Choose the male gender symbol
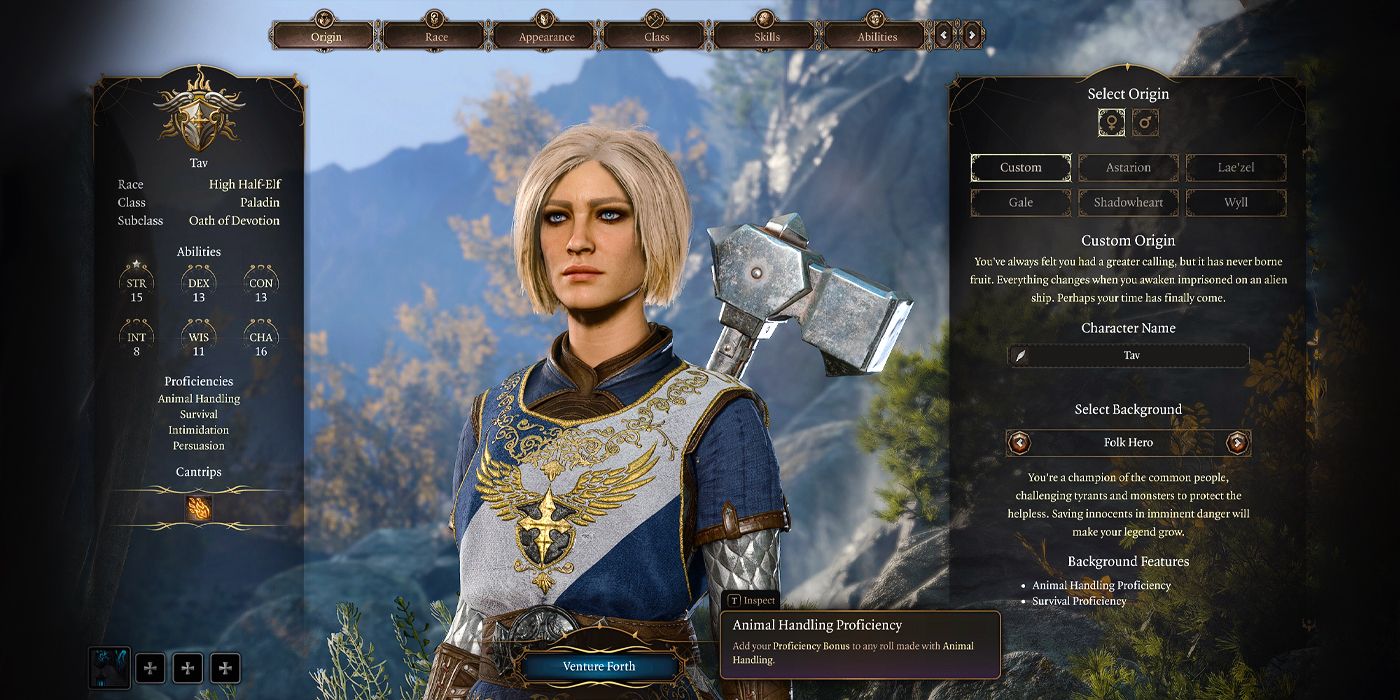This screenshot has height=700, width=1400. tap(1146, 123)
